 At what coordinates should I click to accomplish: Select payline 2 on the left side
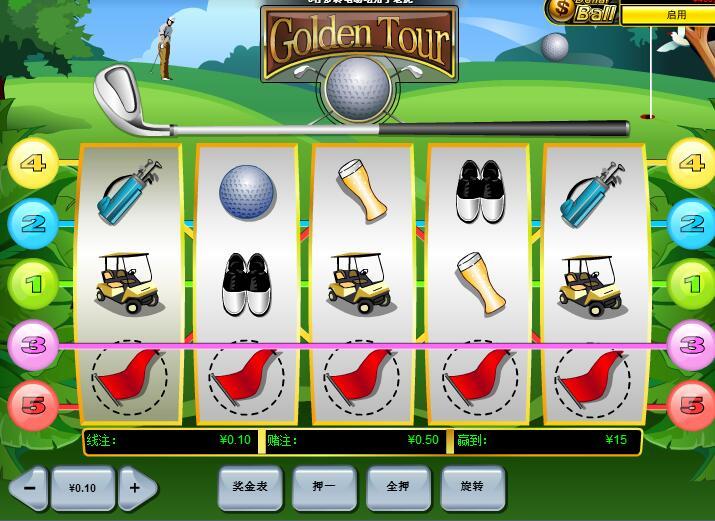pos(33,224)
